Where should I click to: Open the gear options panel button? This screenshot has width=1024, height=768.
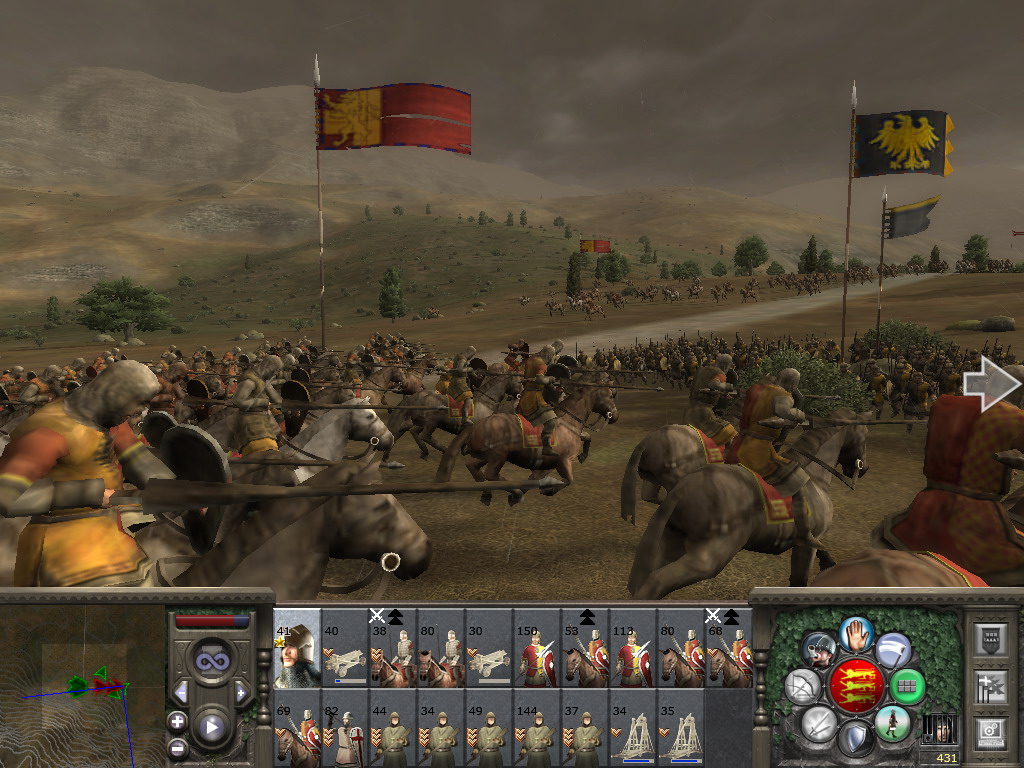tap(990, 732)
